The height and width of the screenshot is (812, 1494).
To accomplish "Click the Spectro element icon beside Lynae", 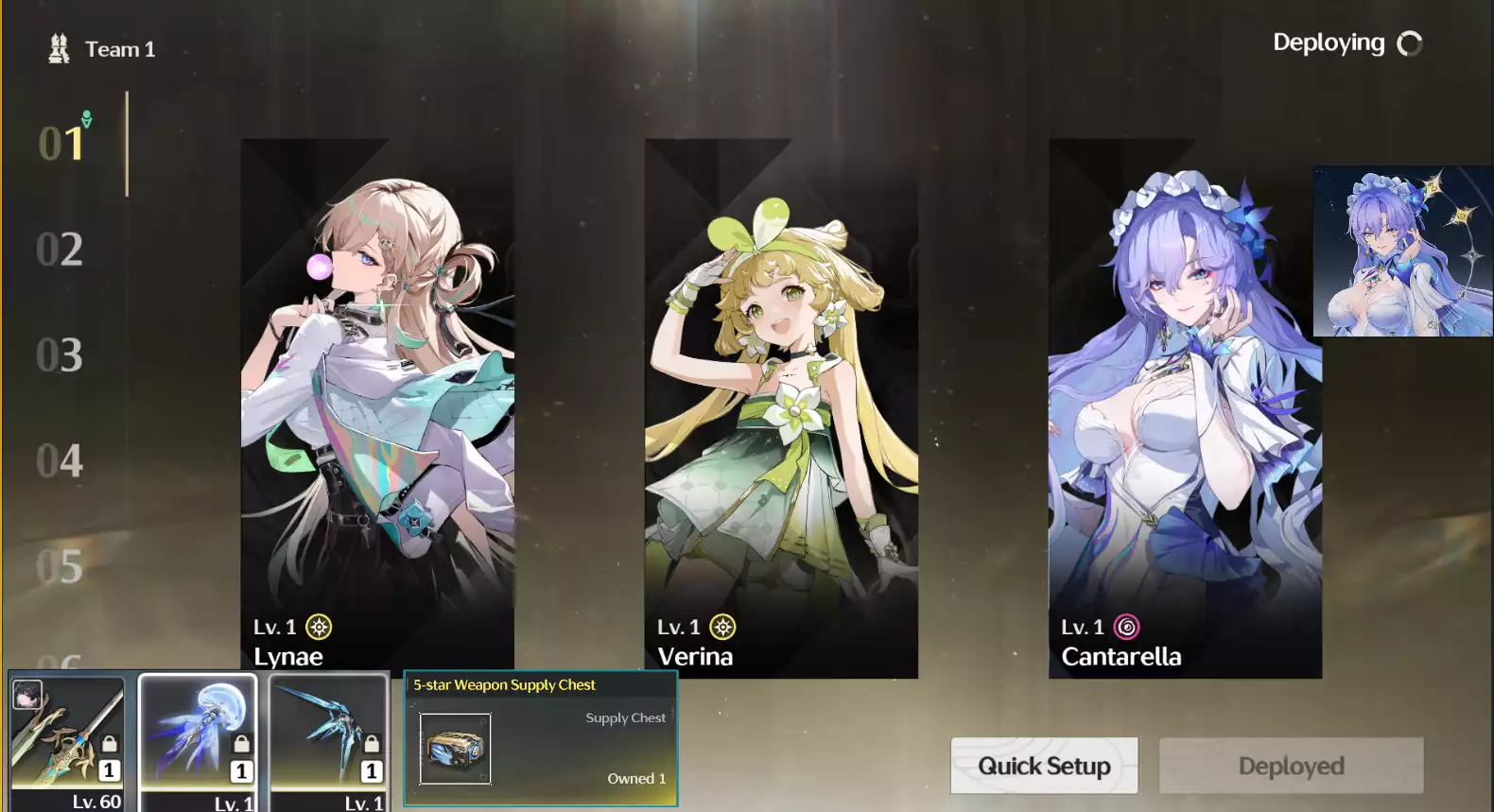I will click(x=320, y=627).
